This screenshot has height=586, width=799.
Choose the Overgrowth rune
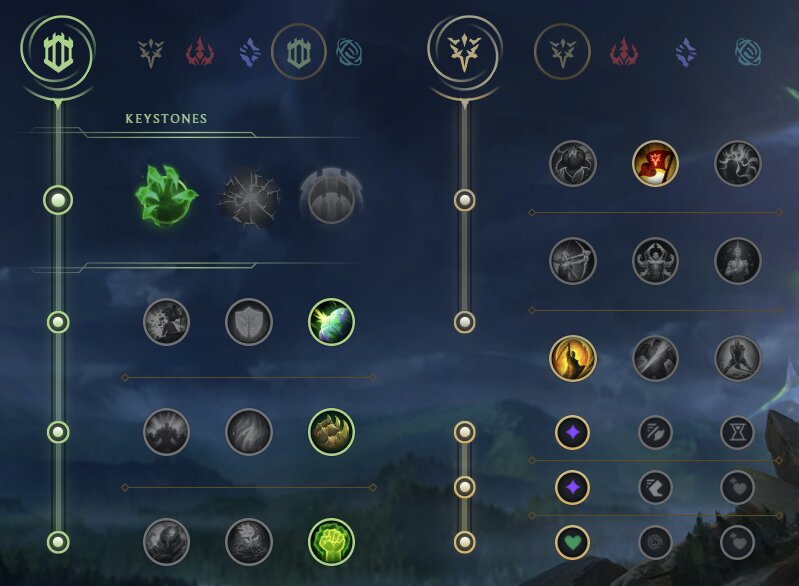point(166,542)
